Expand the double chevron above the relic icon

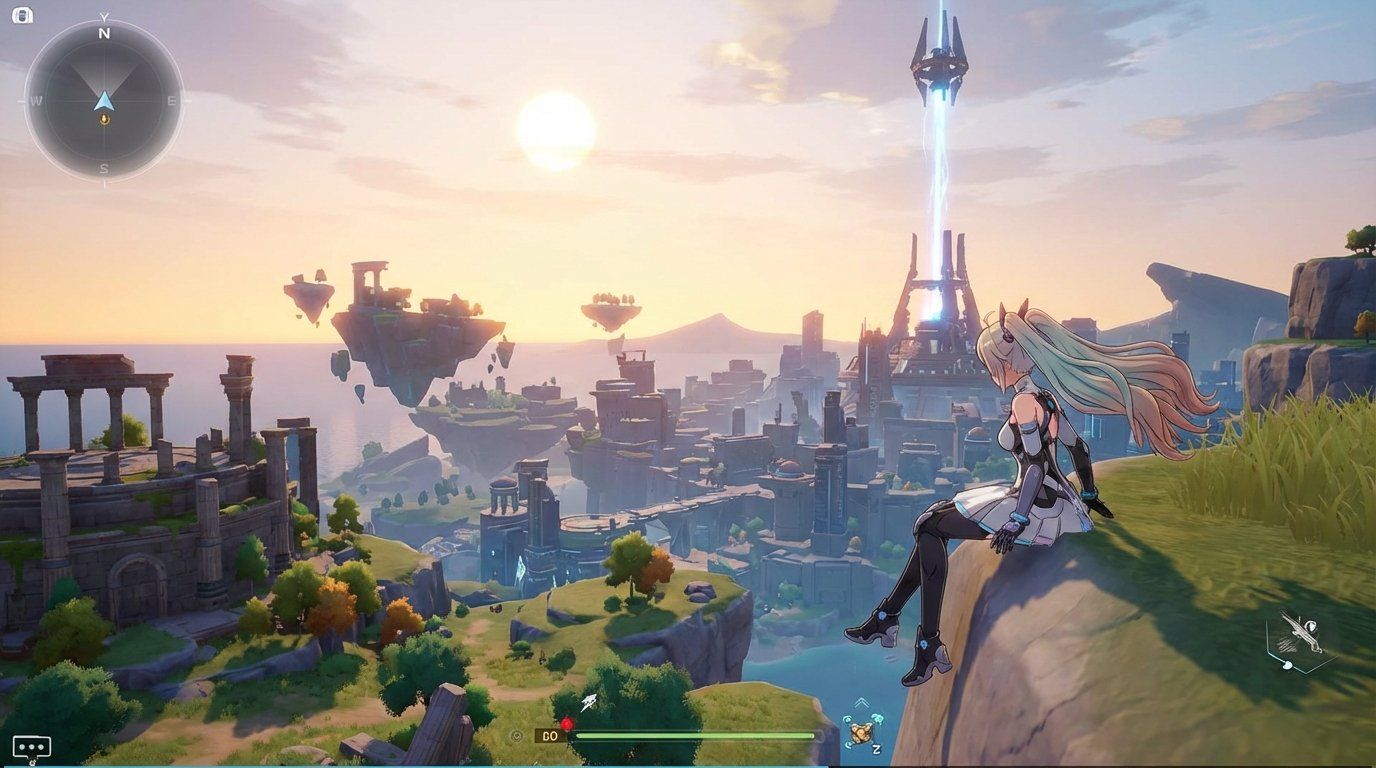pos(860,702)
